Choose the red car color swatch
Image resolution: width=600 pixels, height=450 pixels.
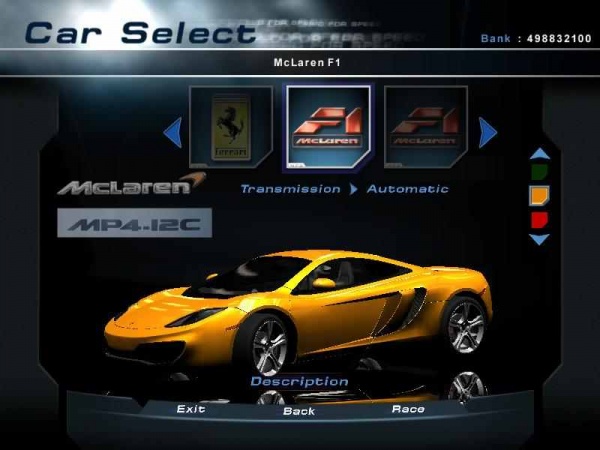coord(538,218)
